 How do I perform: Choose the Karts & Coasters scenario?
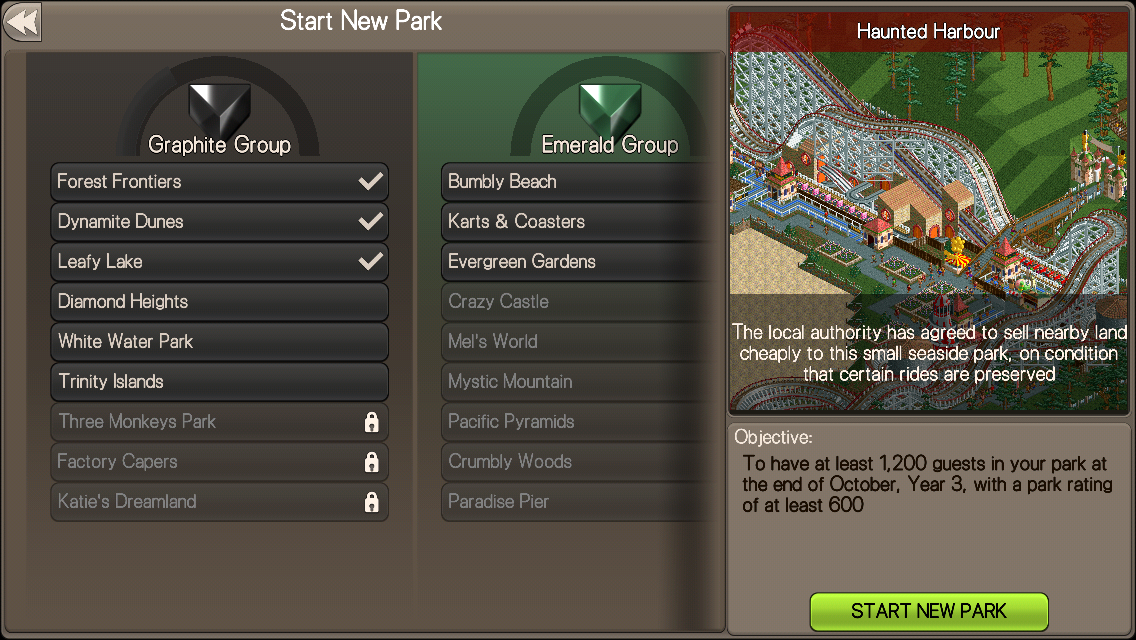click(580, 222)
